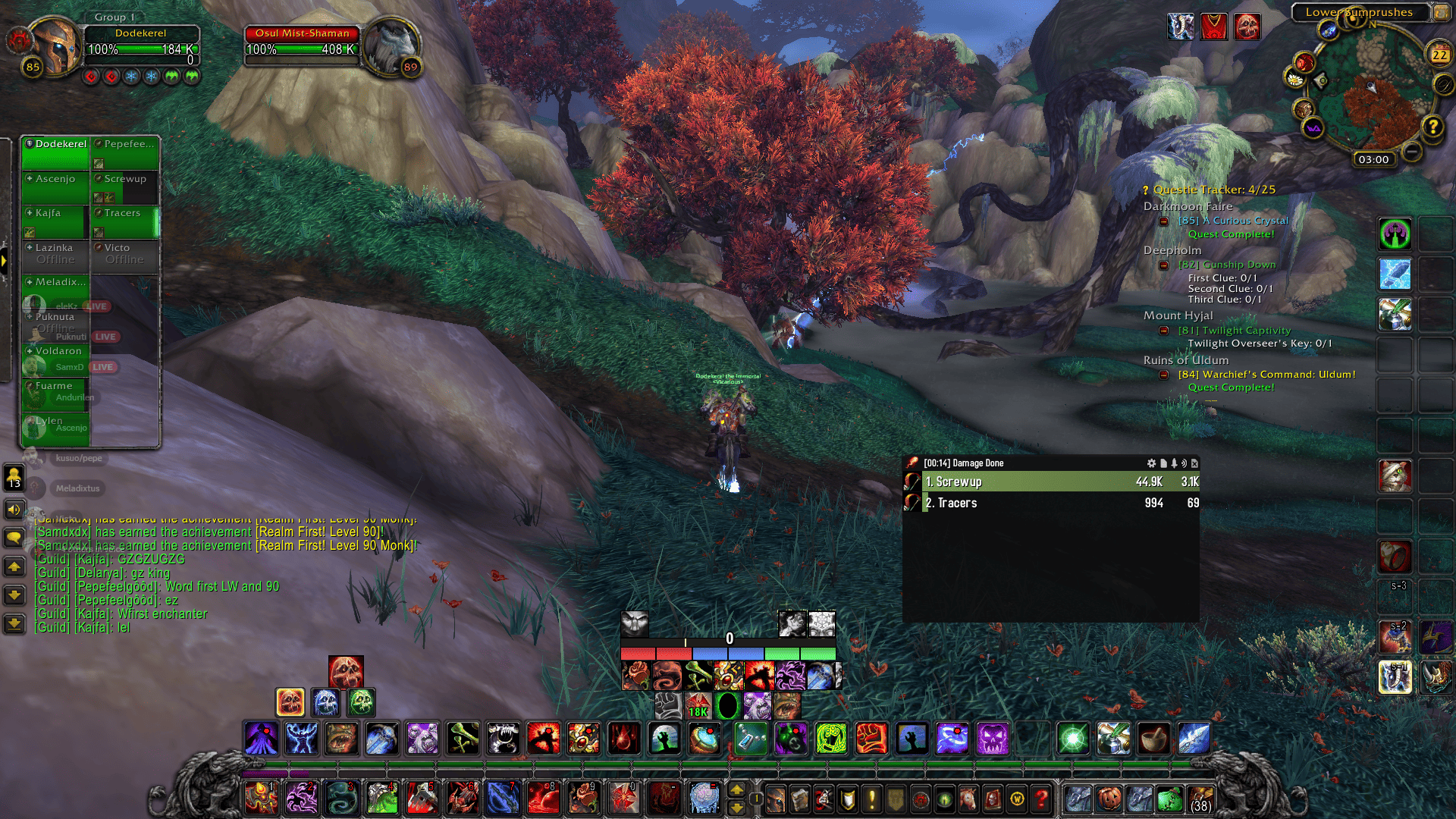Select Kajfa's raid frame
Image resolution: width=1456 pixels, height=819 pixels.
[55, 221]
